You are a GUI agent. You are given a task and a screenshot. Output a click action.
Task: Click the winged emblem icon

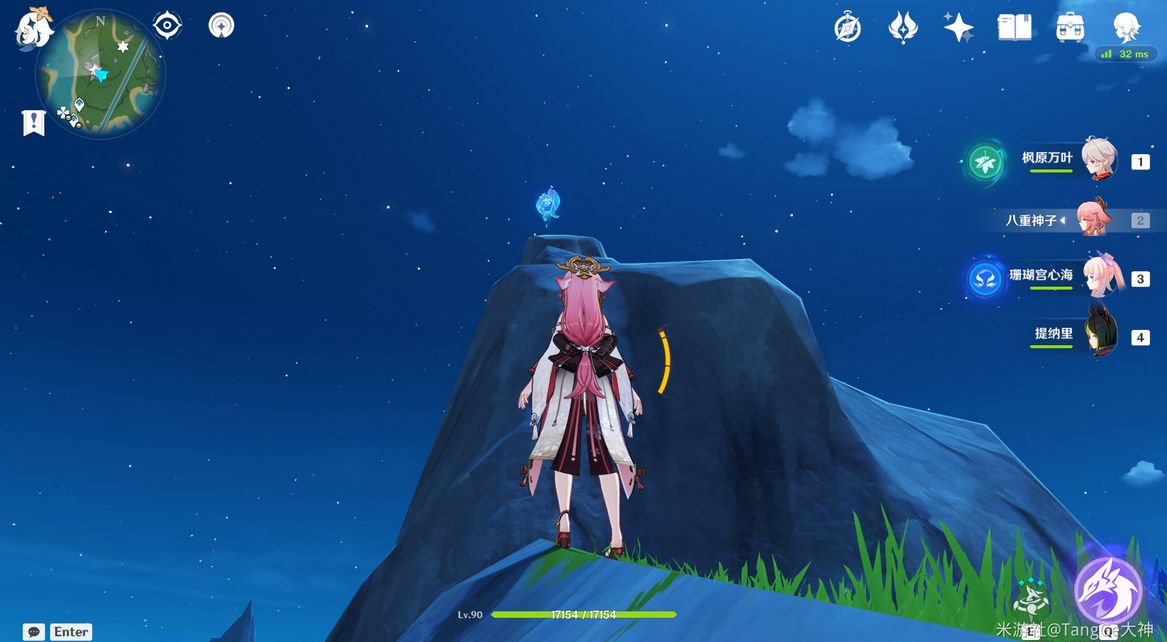coord(903,27)
